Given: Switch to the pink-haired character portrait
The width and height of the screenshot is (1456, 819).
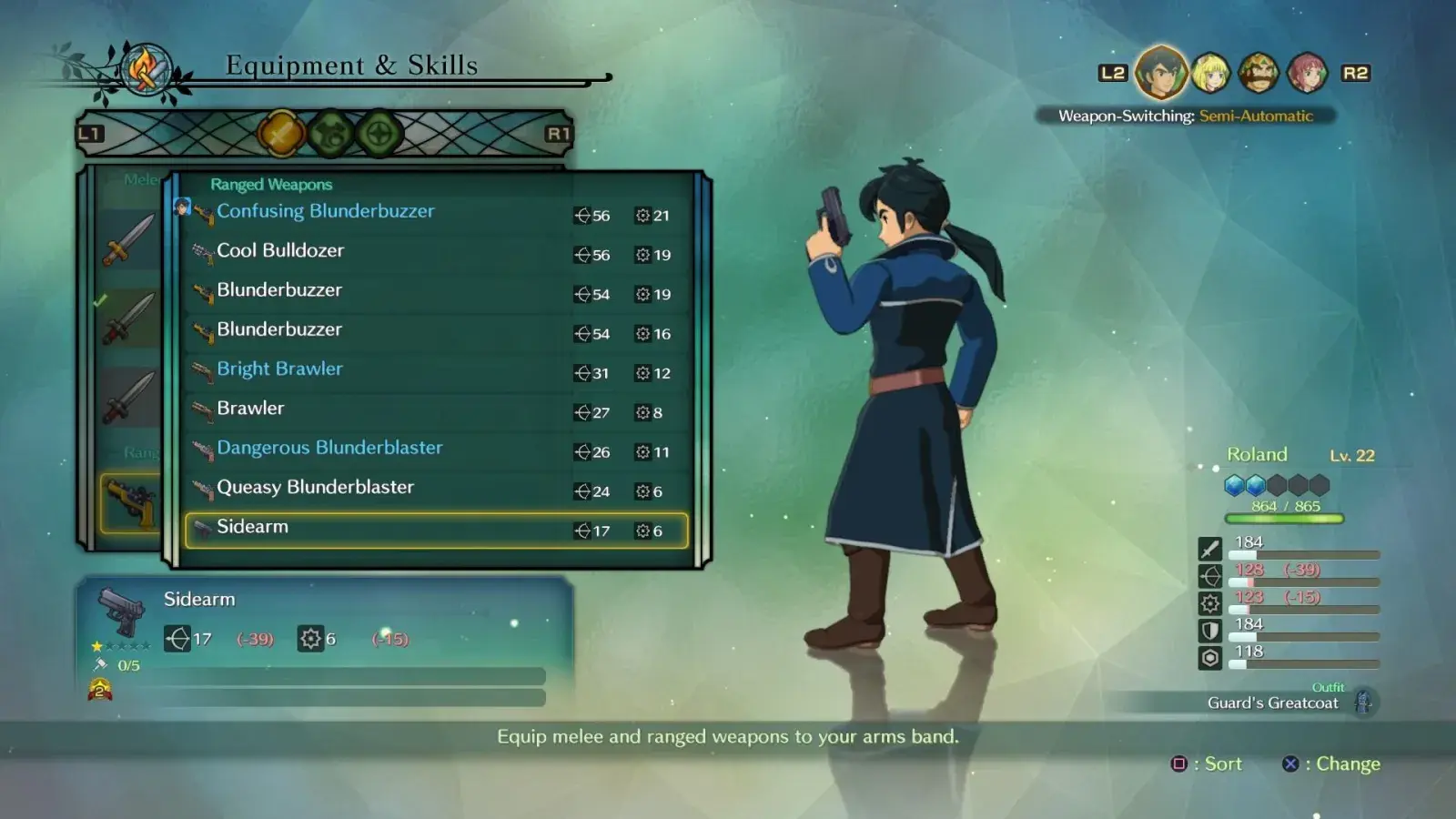Looking at the screenshot, I should coord(1307,73).
